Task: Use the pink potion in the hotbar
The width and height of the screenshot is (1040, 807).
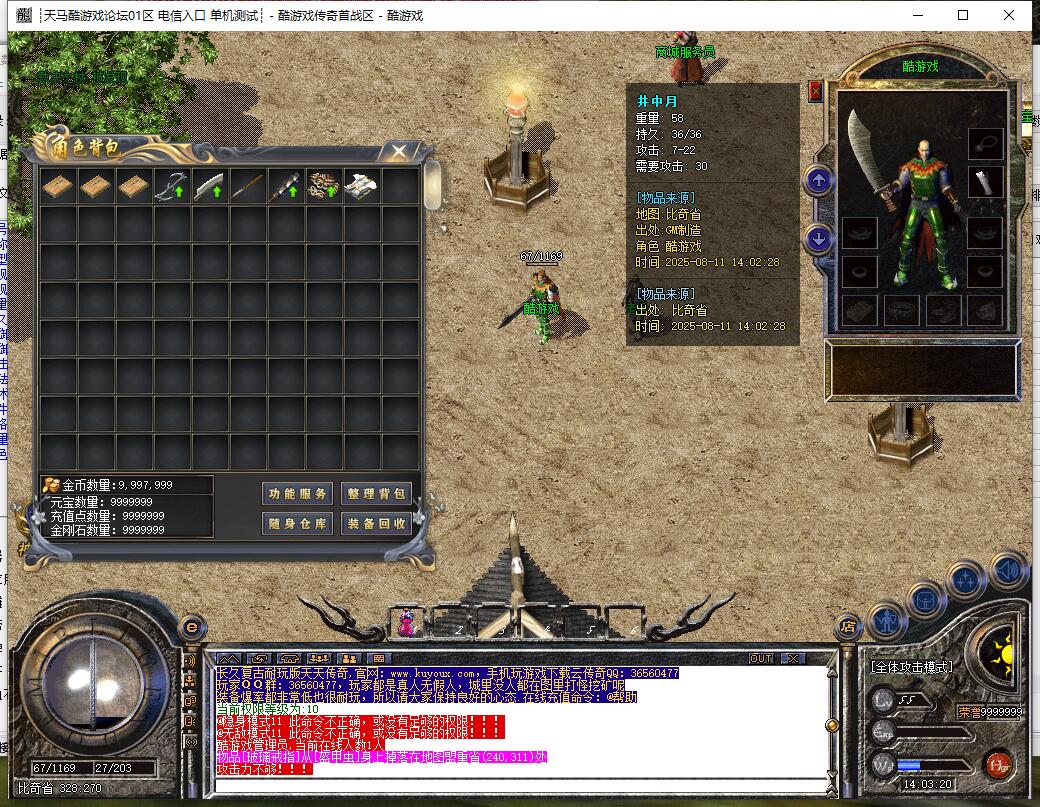Action: (408, 623)
